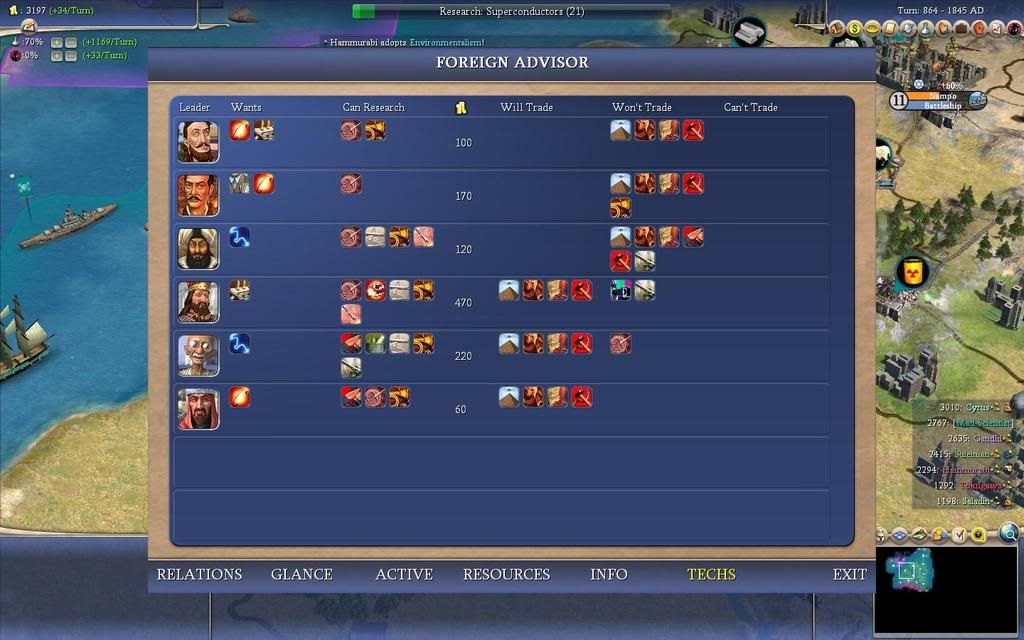
Task: Show the Active deals tab
Action: 403,574
